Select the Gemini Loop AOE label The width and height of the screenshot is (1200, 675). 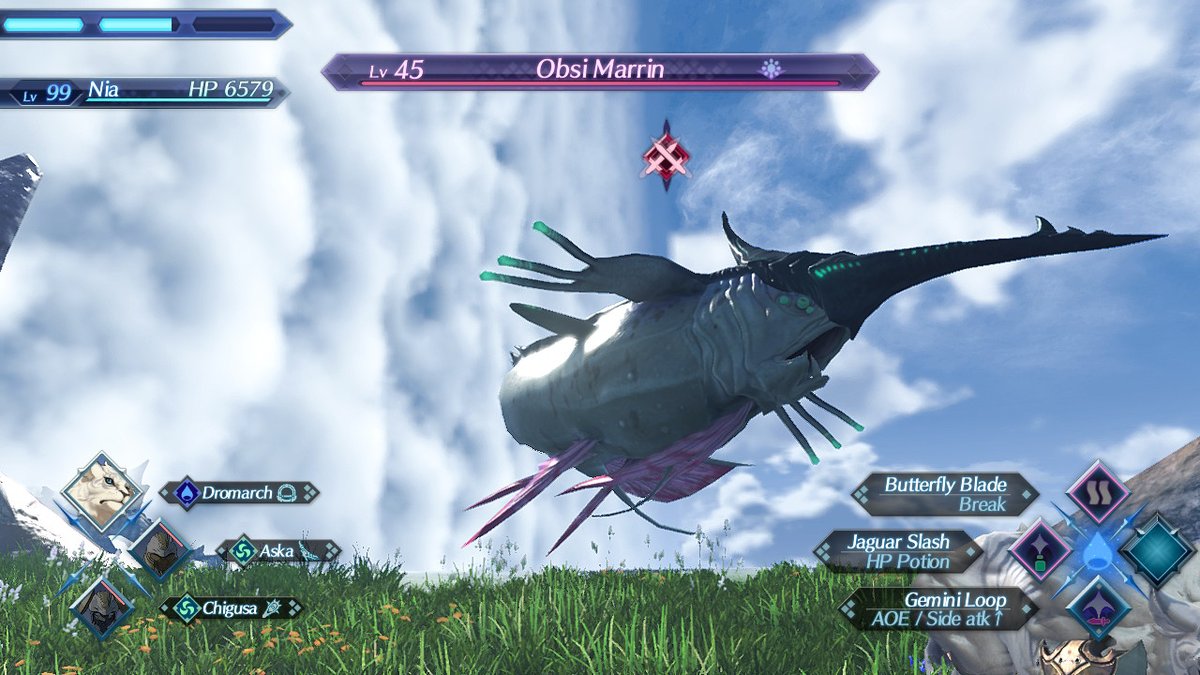pos(938,609)
